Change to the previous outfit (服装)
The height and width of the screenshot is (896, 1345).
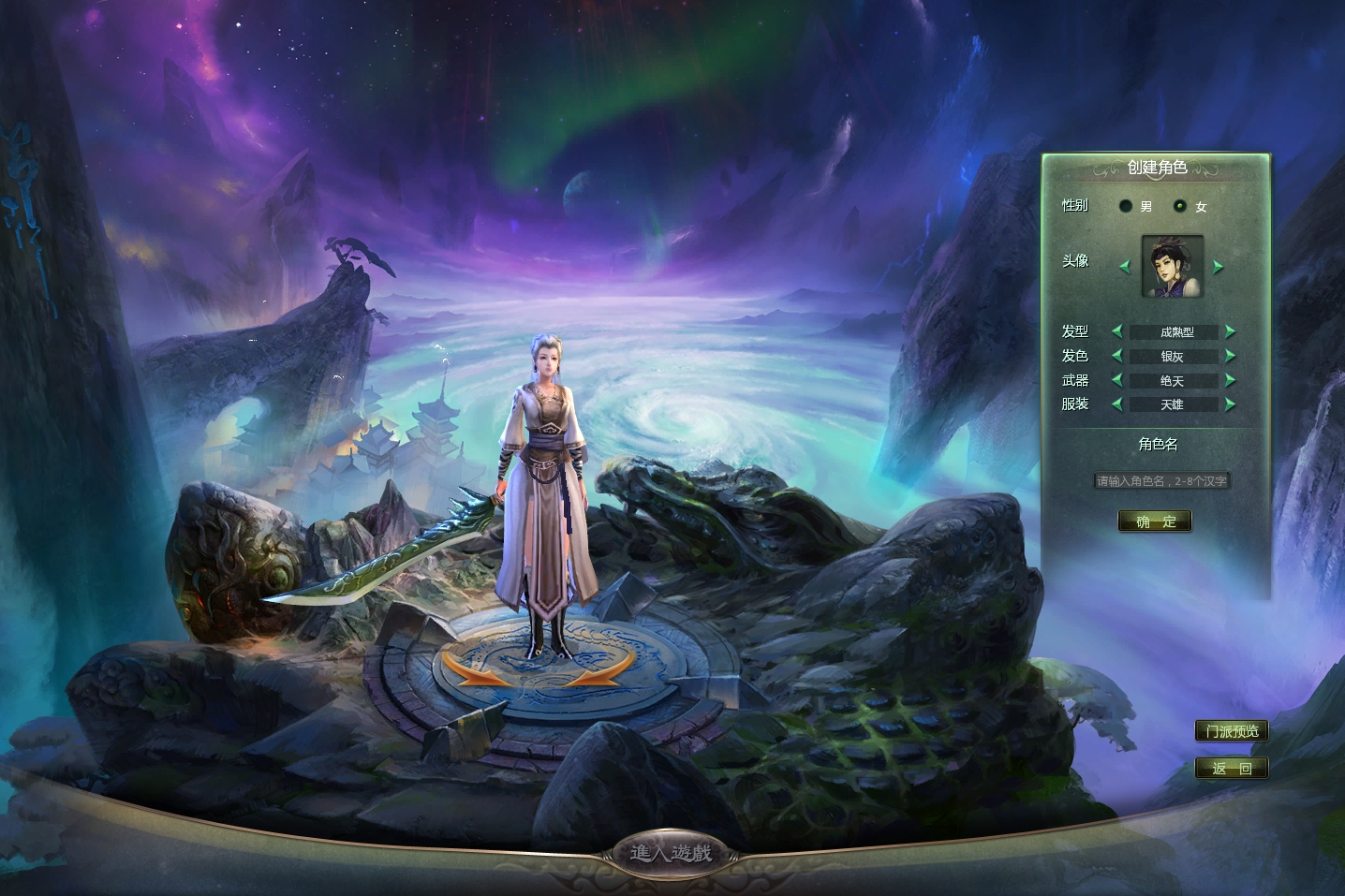pos(1116,404)
